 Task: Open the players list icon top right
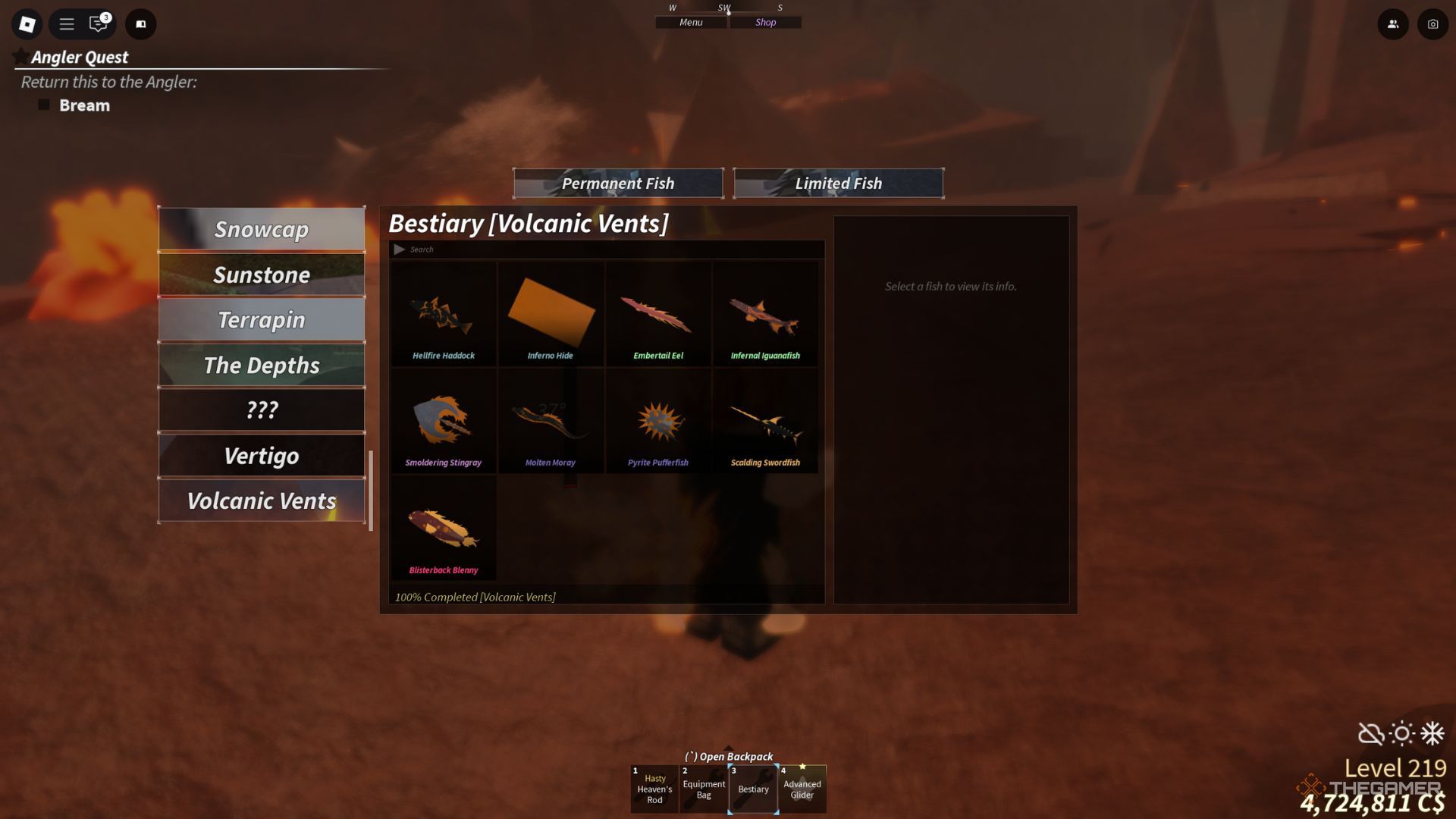point(1393,24)
